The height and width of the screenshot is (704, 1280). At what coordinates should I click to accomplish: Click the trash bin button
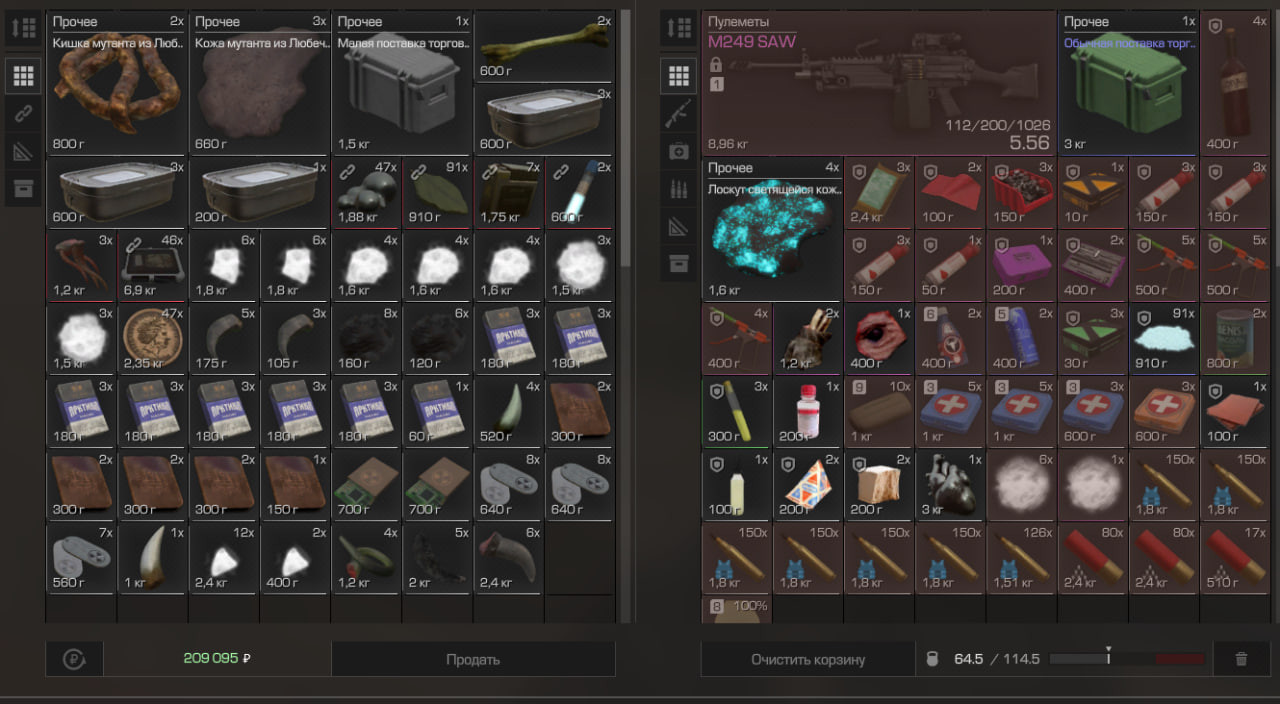tap(1241, 659)
